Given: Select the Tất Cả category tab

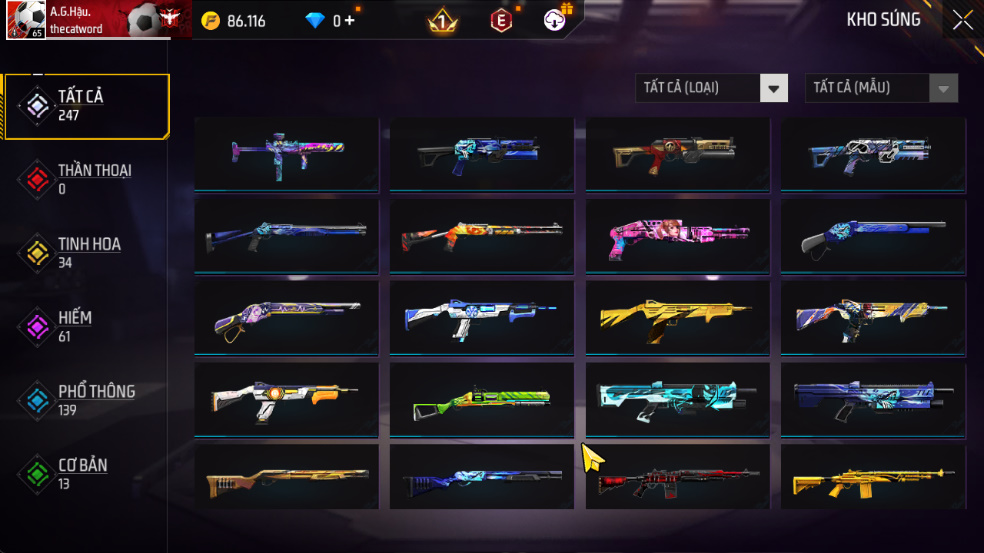Looking at the screenshot, I should tap(85, 105).
